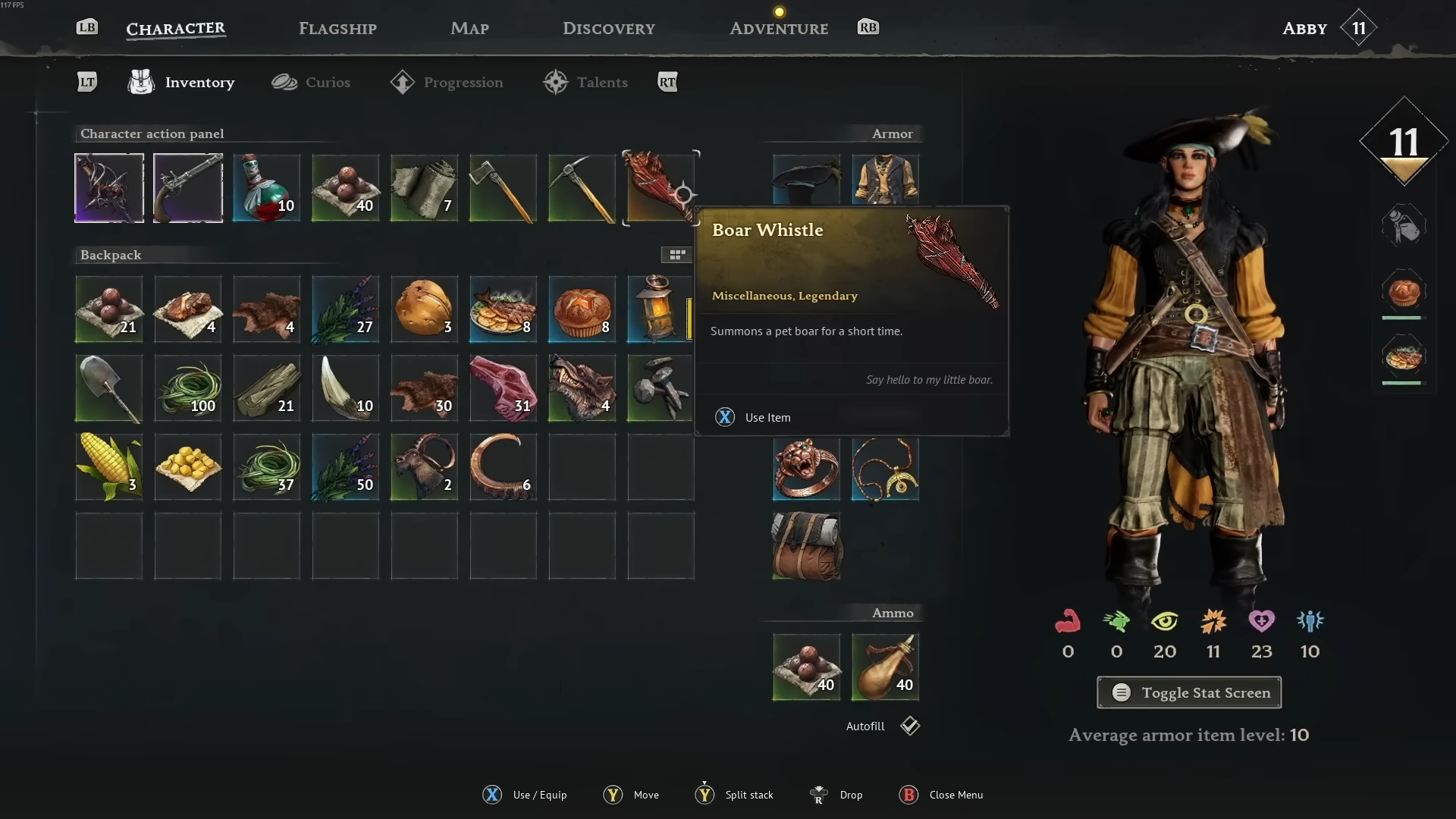
Task: Select the flintlock pistol action slot
Action: tap(188, 188)
